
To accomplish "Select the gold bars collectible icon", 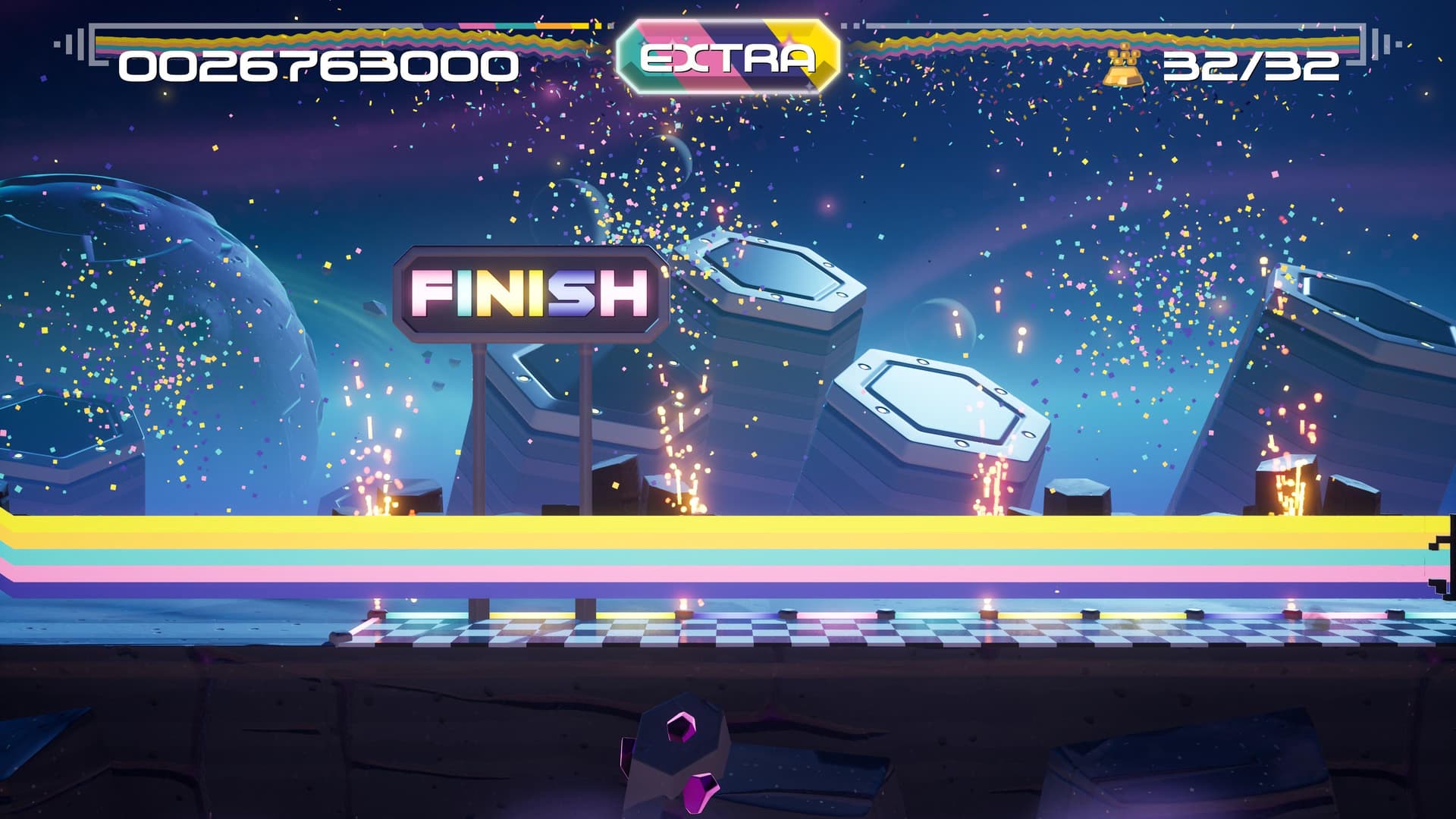I will point(1124,66).
